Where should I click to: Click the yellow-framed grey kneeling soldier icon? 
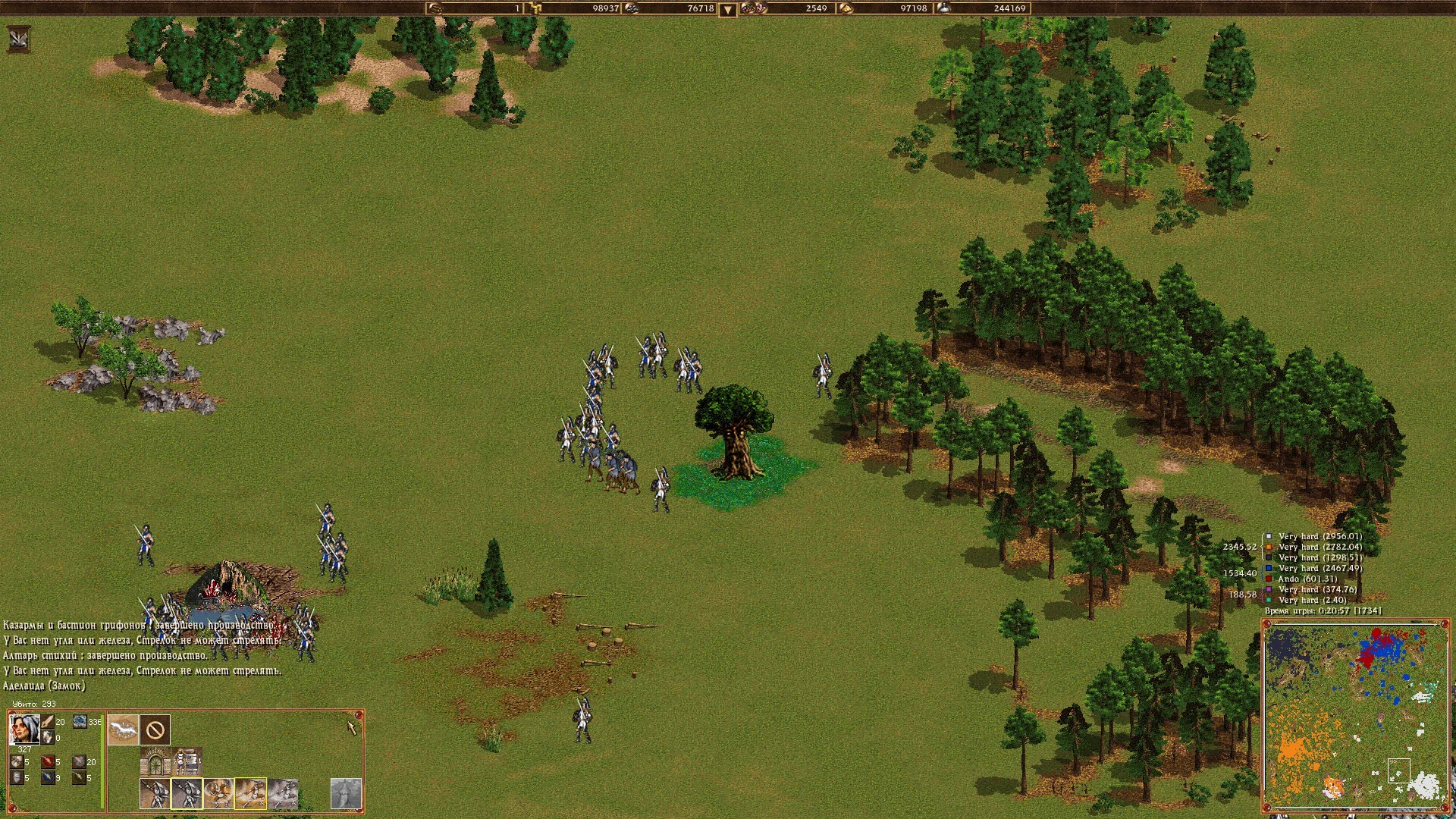click(x=187, y=794)
